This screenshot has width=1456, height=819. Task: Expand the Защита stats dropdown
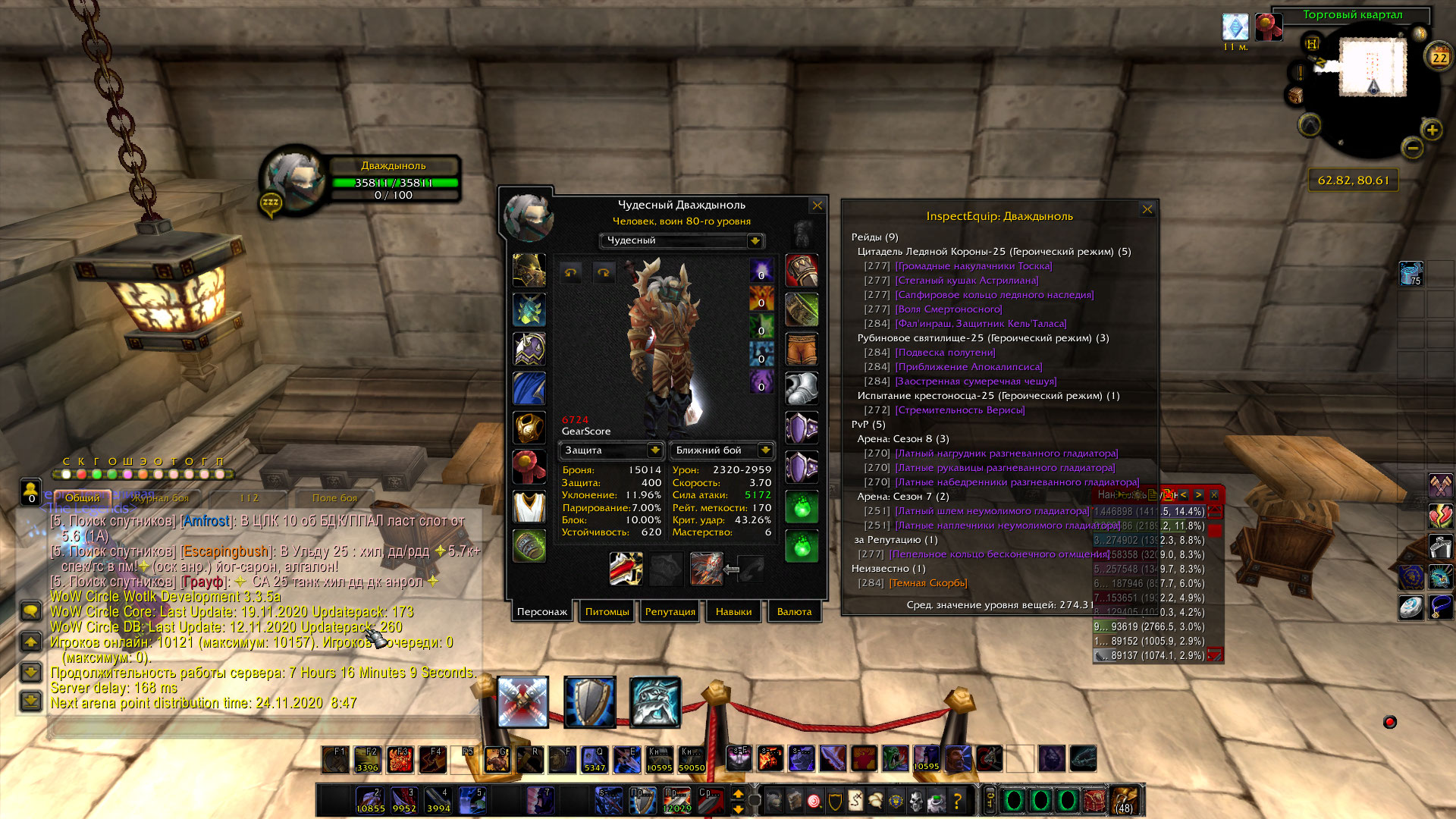pos(654,450)
